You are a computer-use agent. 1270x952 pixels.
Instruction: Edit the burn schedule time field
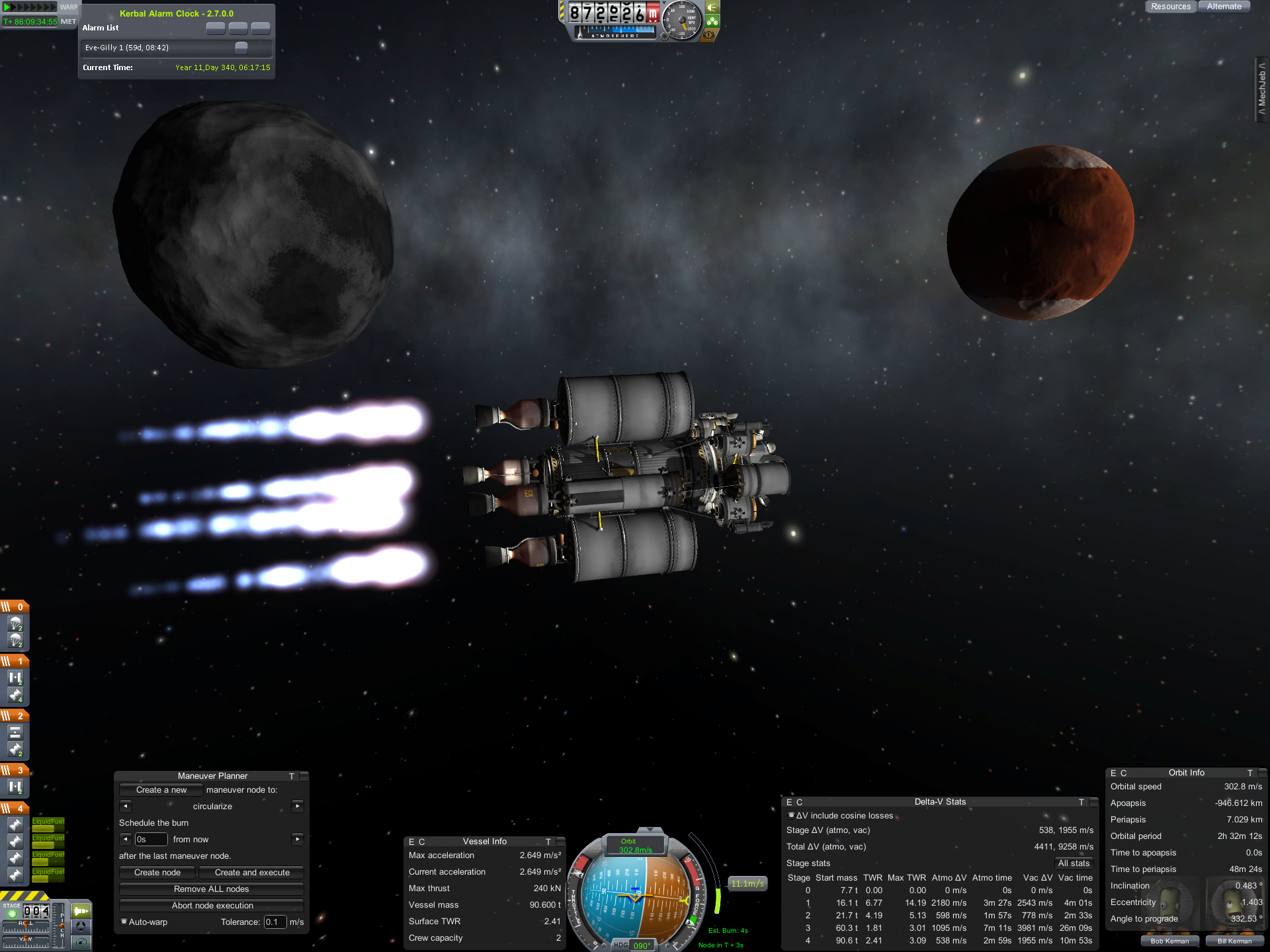(151, 840)
